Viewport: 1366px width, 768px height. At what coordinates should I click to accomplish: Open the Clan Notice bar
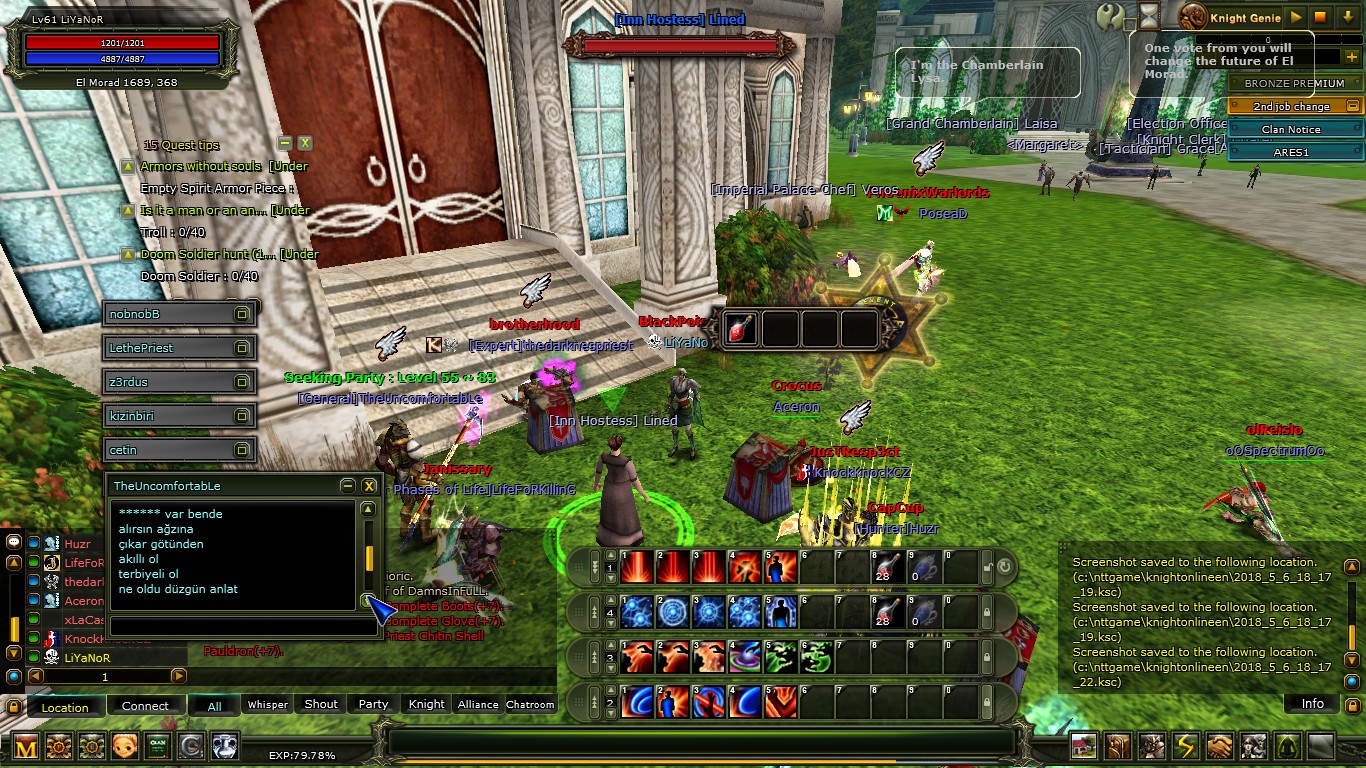1290,130
